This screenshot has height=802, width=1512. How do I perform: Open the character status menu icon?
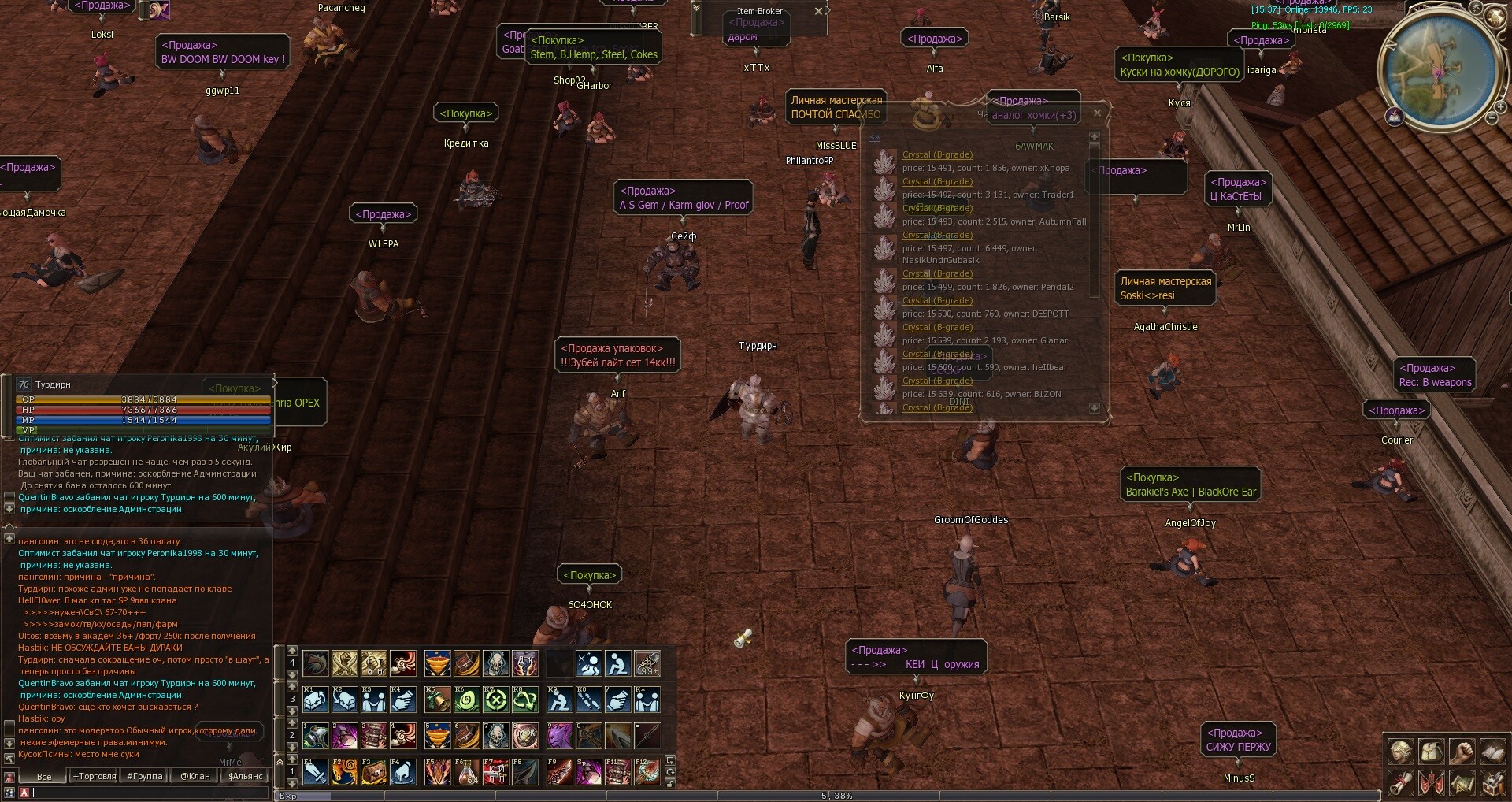1400,752
